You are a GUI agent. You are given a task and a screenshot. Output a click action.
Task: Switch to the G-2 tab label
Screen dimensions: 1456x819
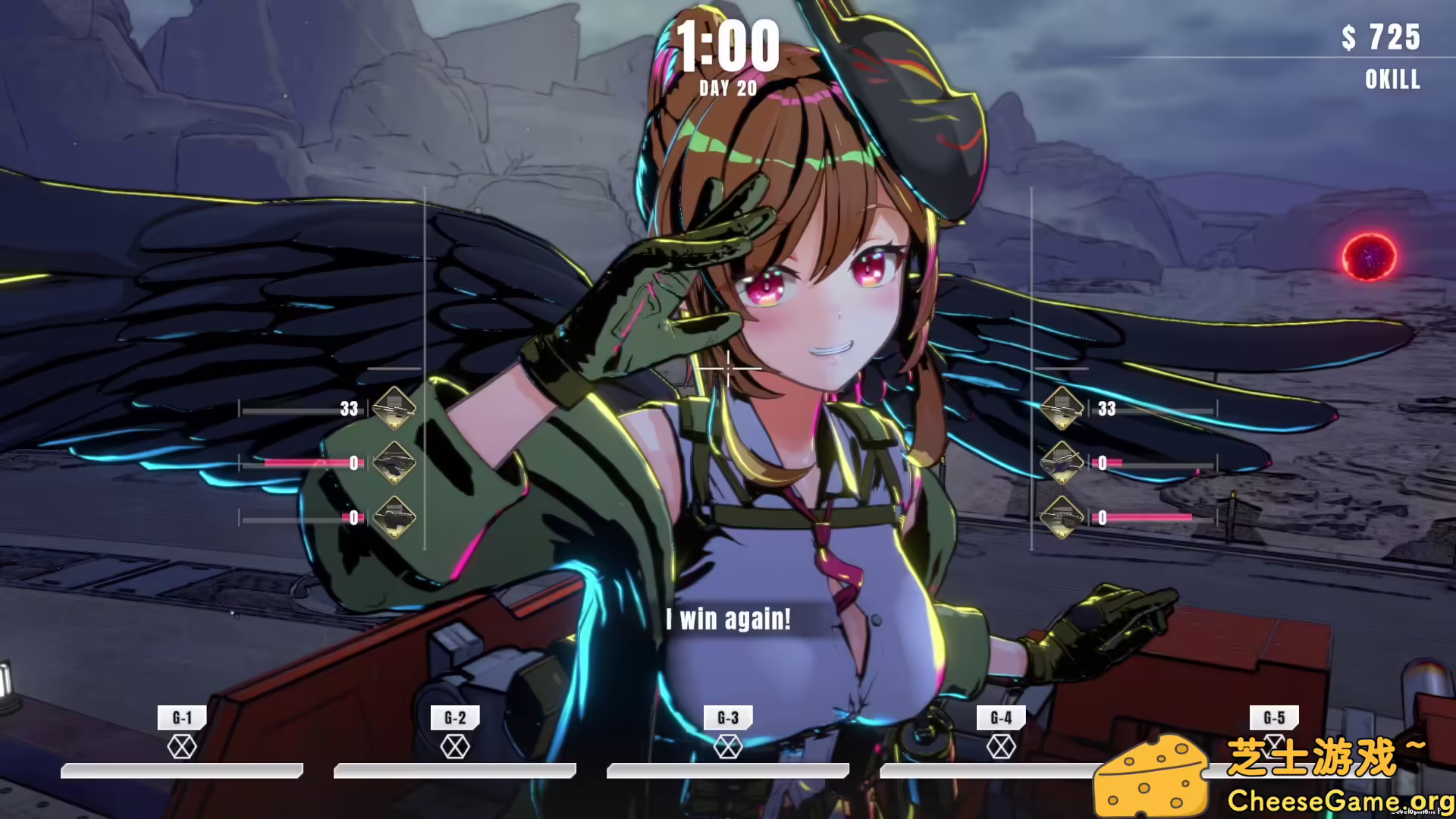coord(453,718)
